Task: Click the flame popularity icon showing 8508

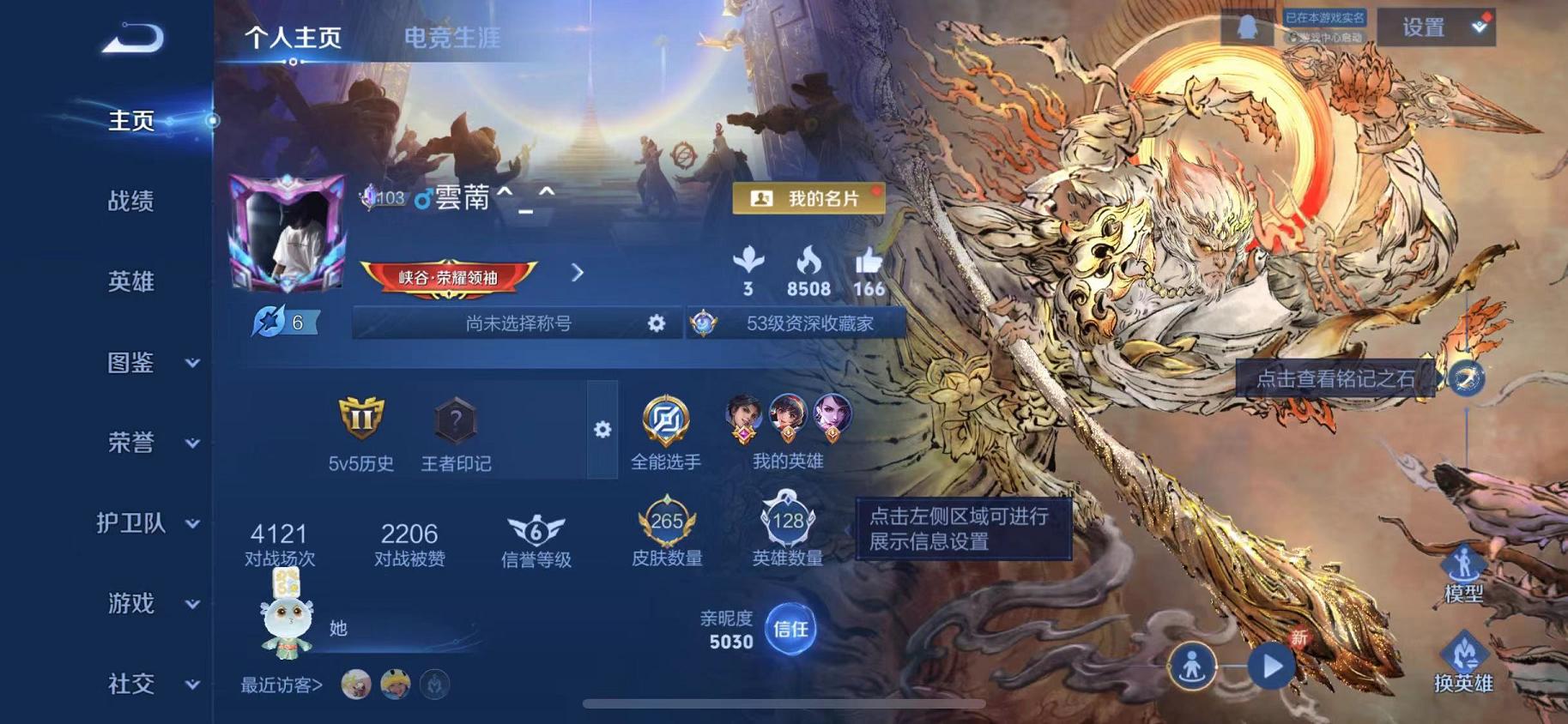Action: pos(808,262)
